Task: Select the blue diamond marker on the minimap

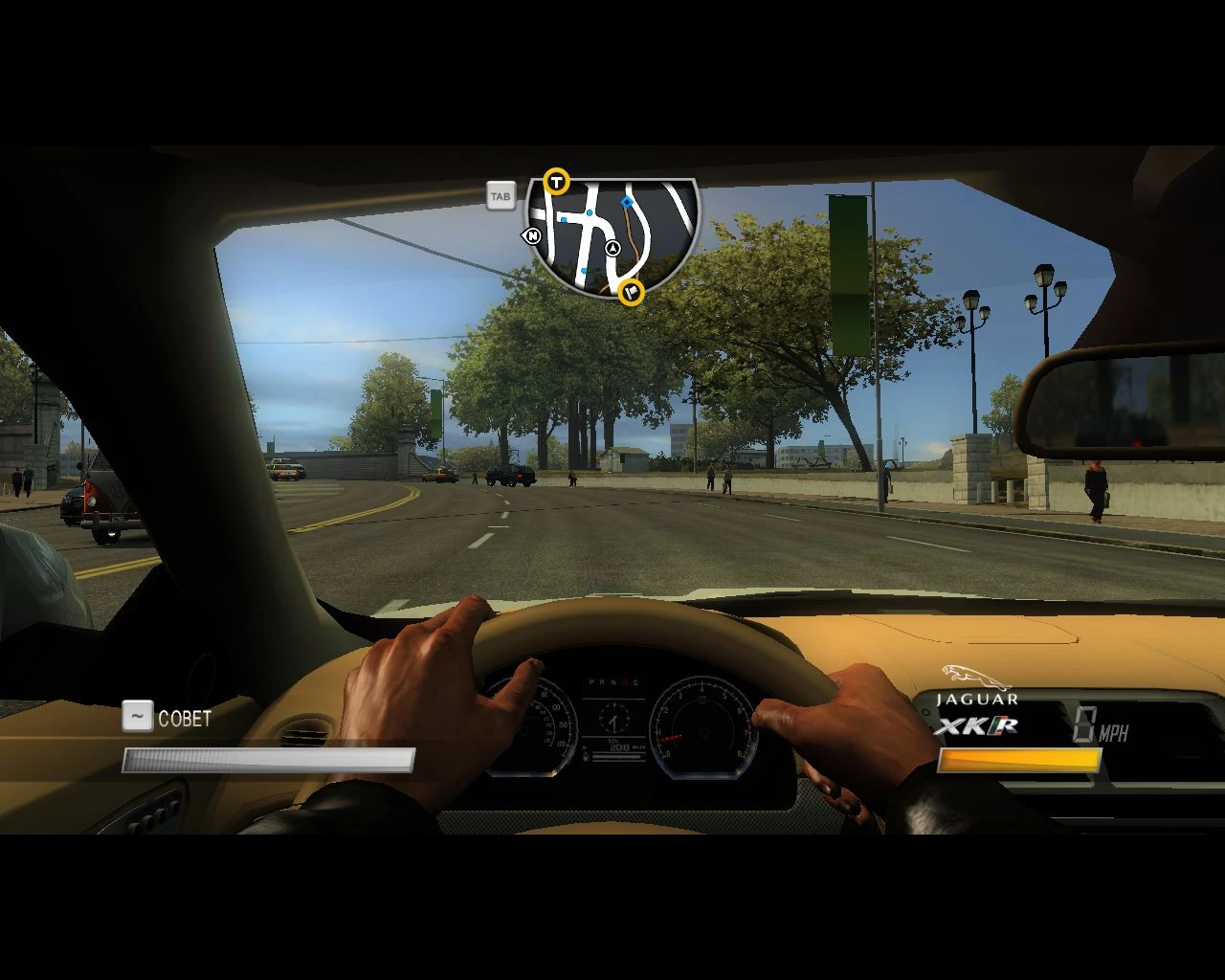Action: (627, 202)
